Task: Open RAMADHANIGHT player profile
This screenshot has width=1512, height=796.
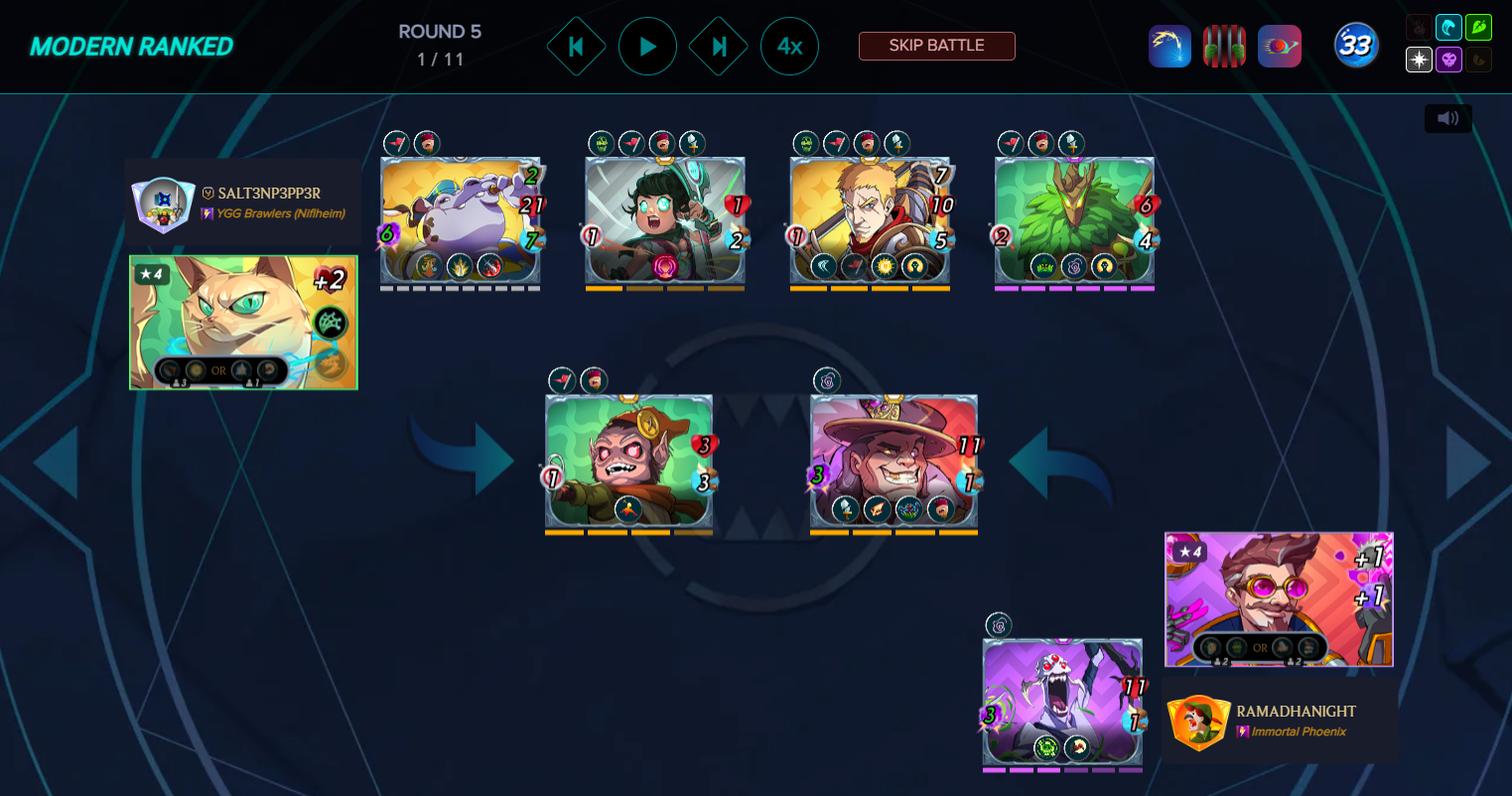Action: [1279, 721]
